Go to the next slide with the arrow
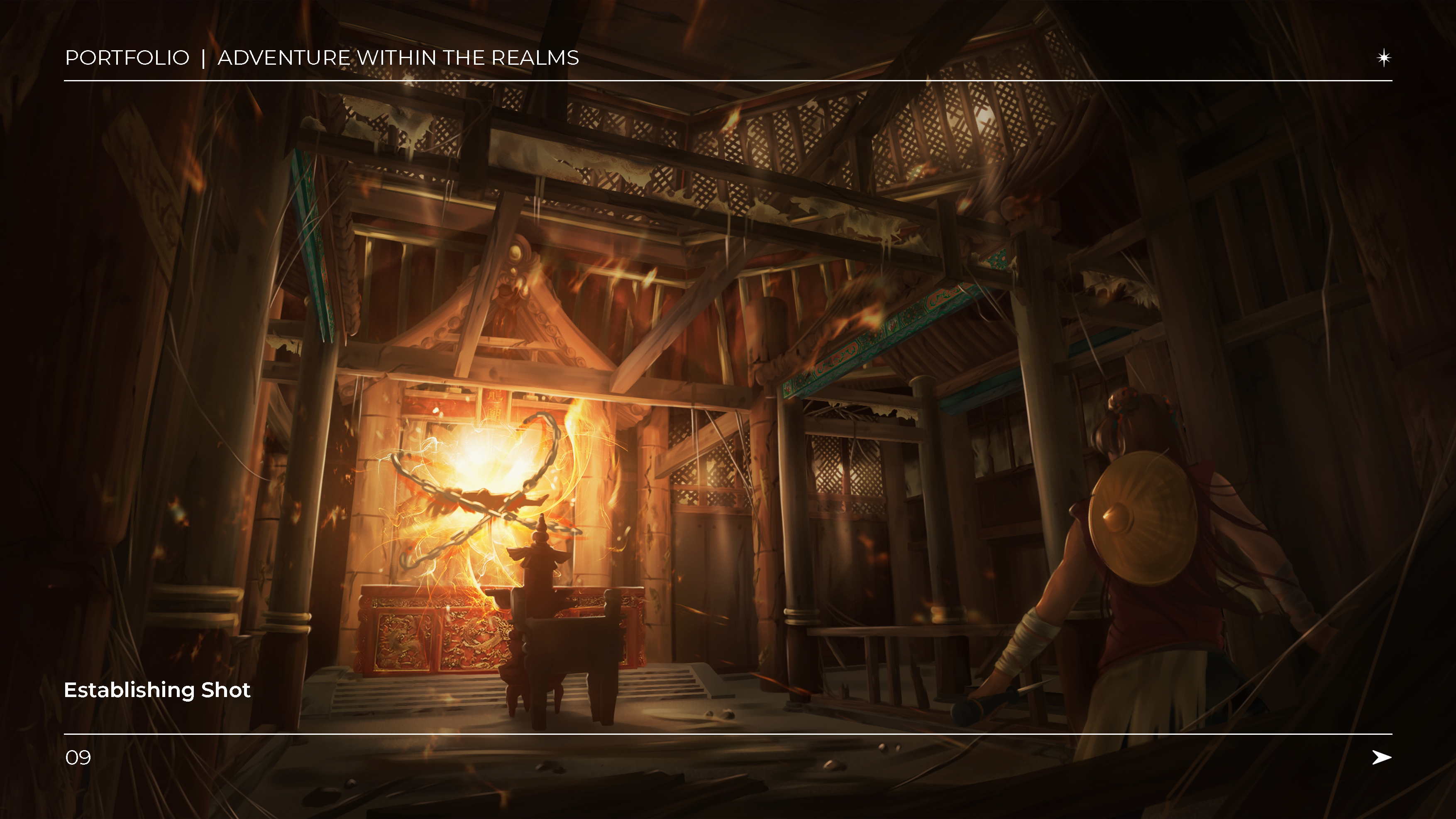 point(1381,757)
